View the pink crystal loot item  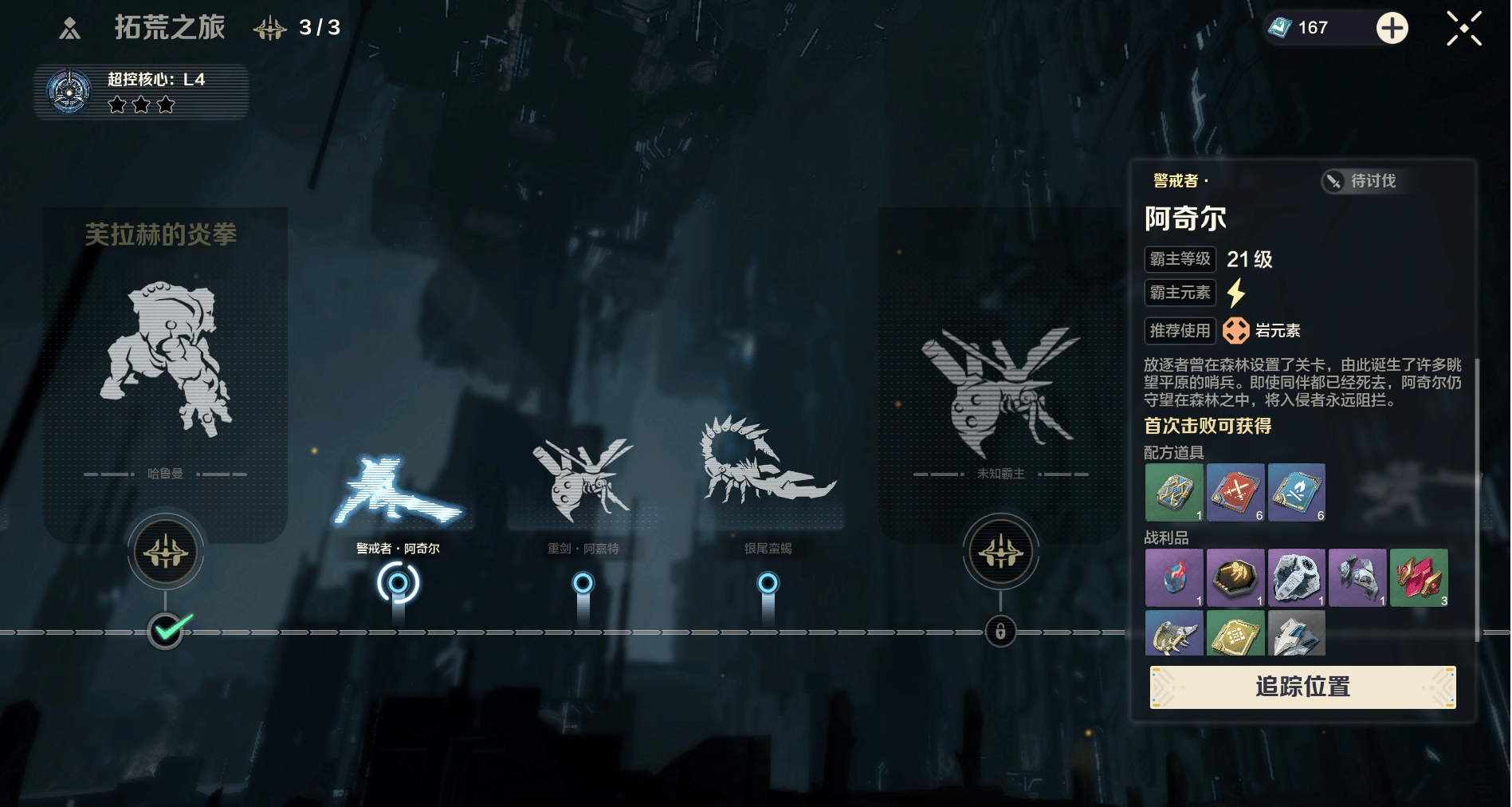[x=1419, y=577]
